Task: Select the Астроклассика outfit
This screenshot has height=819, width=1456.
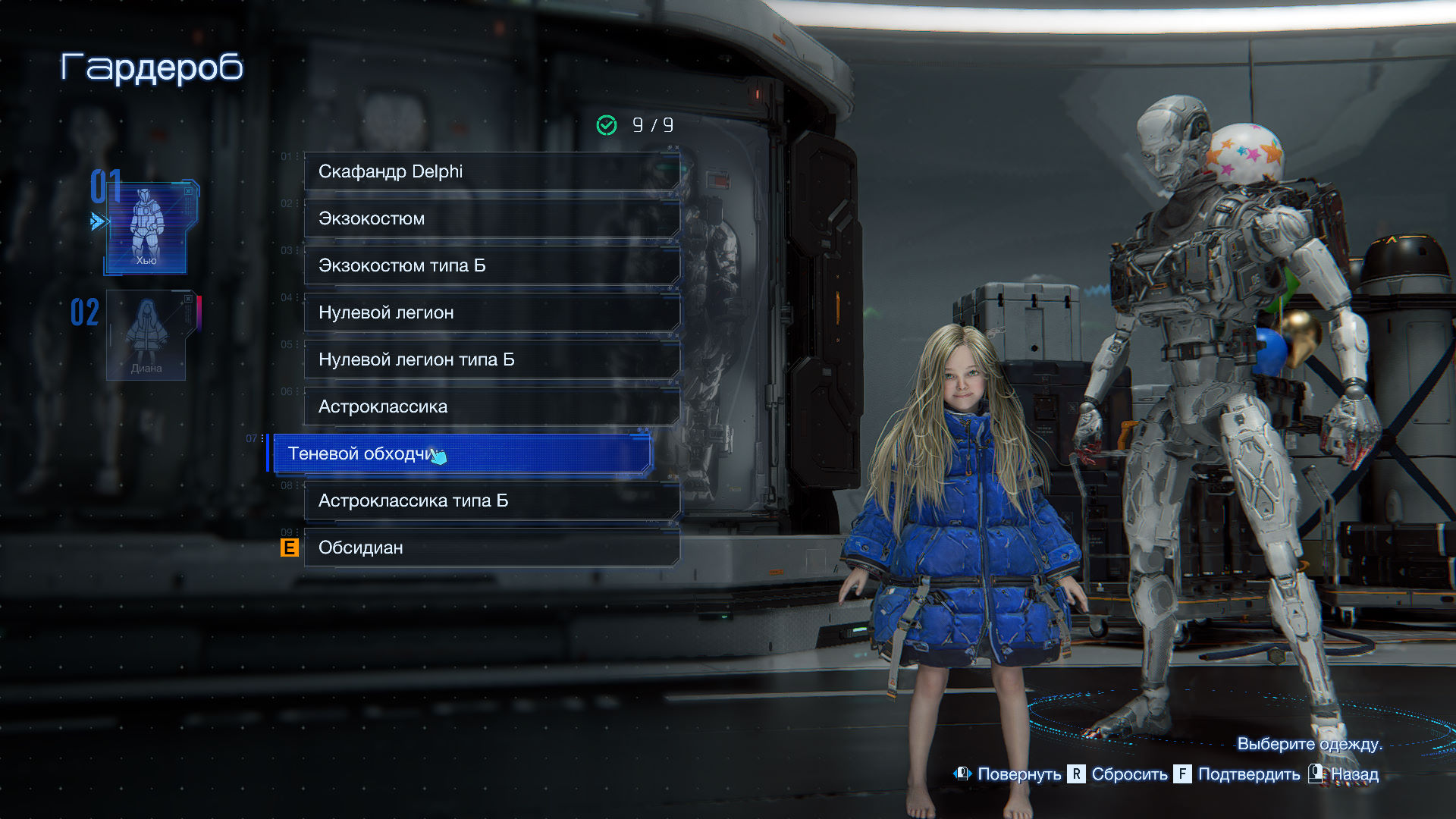Action: coord(491,406)
